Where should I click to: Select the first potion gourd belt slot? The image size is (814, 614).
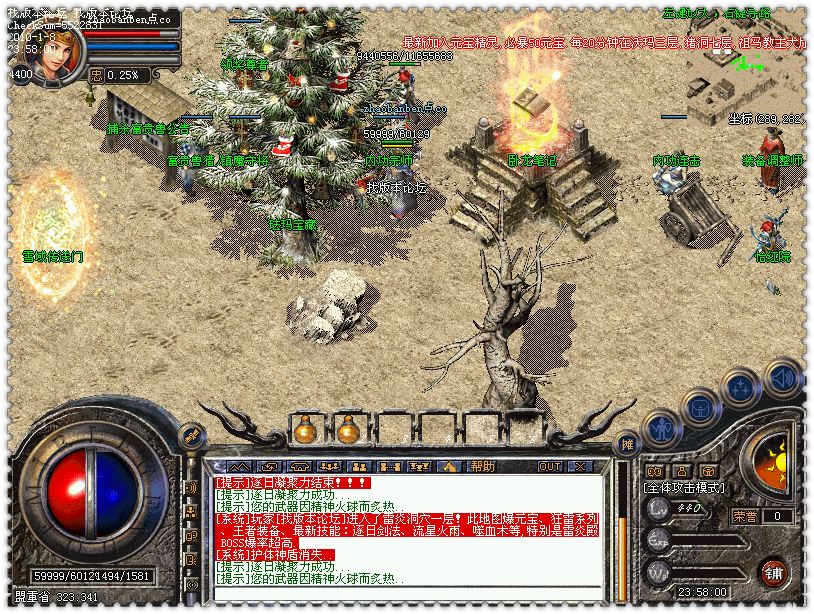coord(304,430)
